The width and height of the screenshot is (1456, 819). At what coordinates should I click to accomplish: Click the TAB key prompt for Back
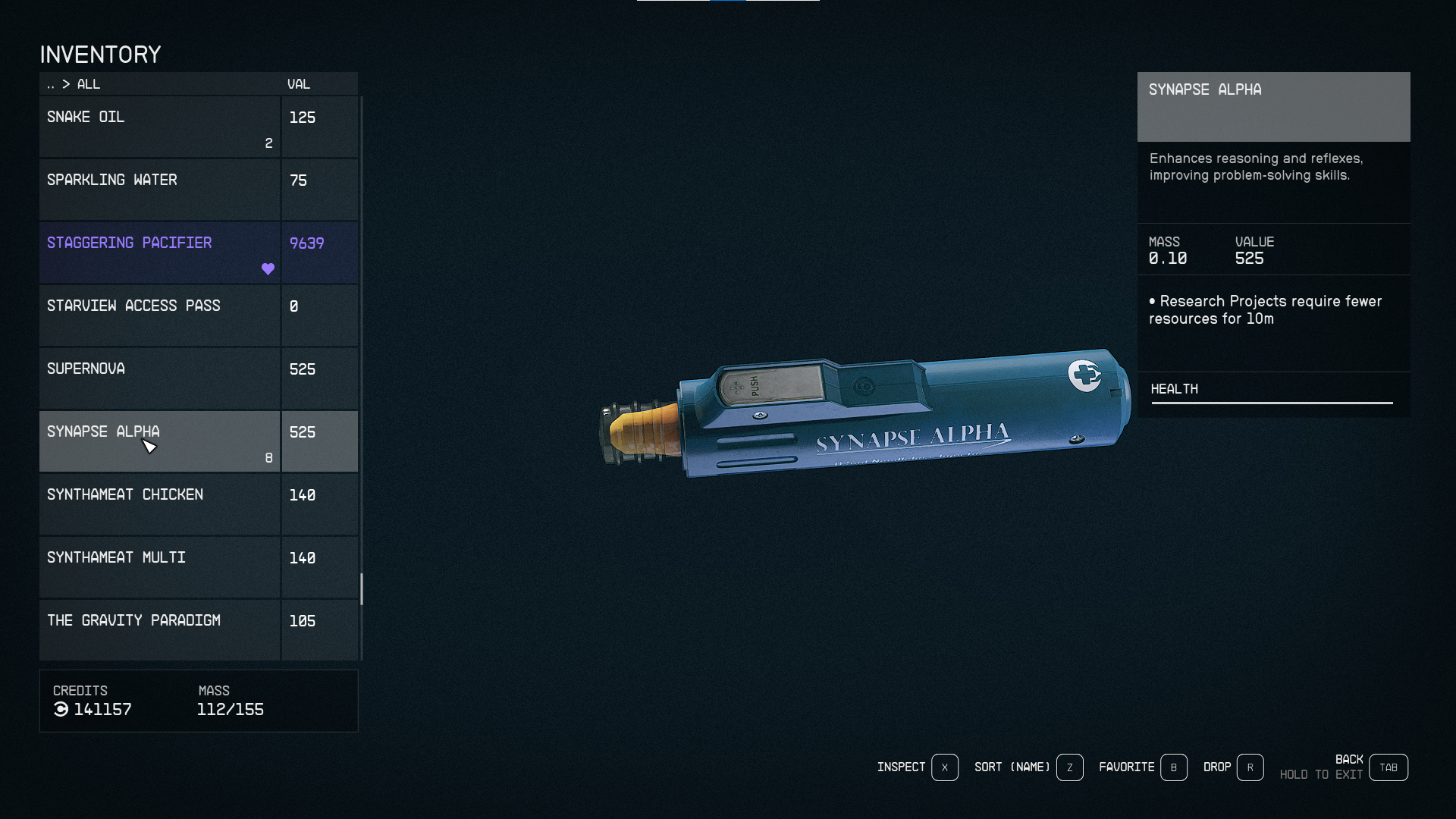point(1388,767)
